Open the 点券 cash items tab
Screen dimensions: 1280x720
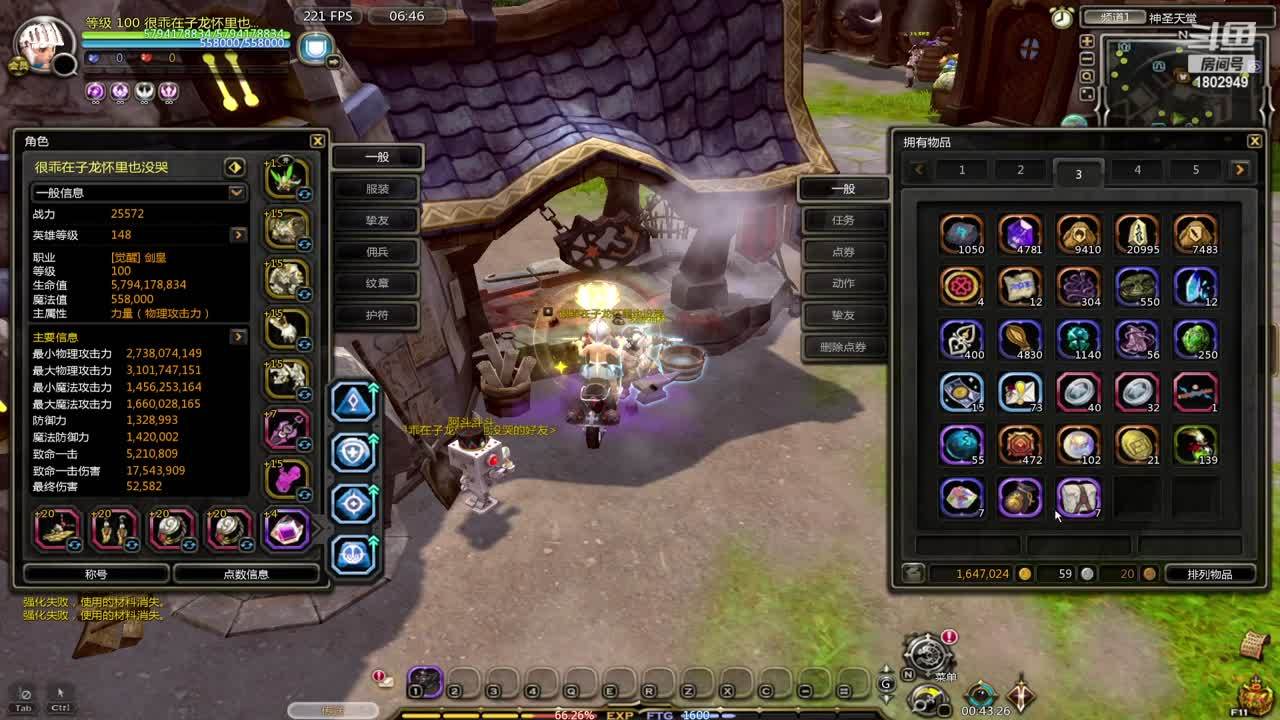(x=843, y=252)
